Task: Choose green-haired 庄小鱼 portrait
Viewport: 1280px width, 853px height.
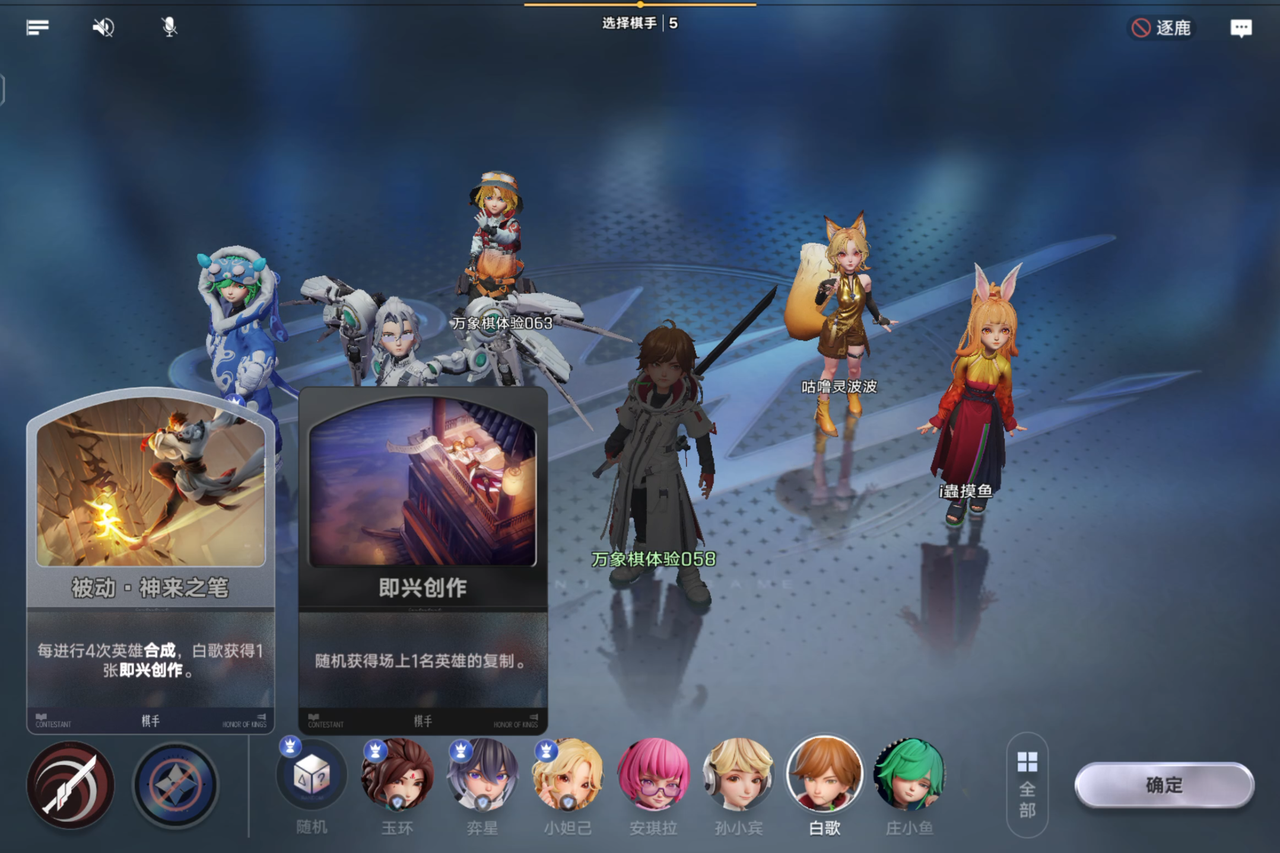Action: pyautogui.click(x=908, y=775)
